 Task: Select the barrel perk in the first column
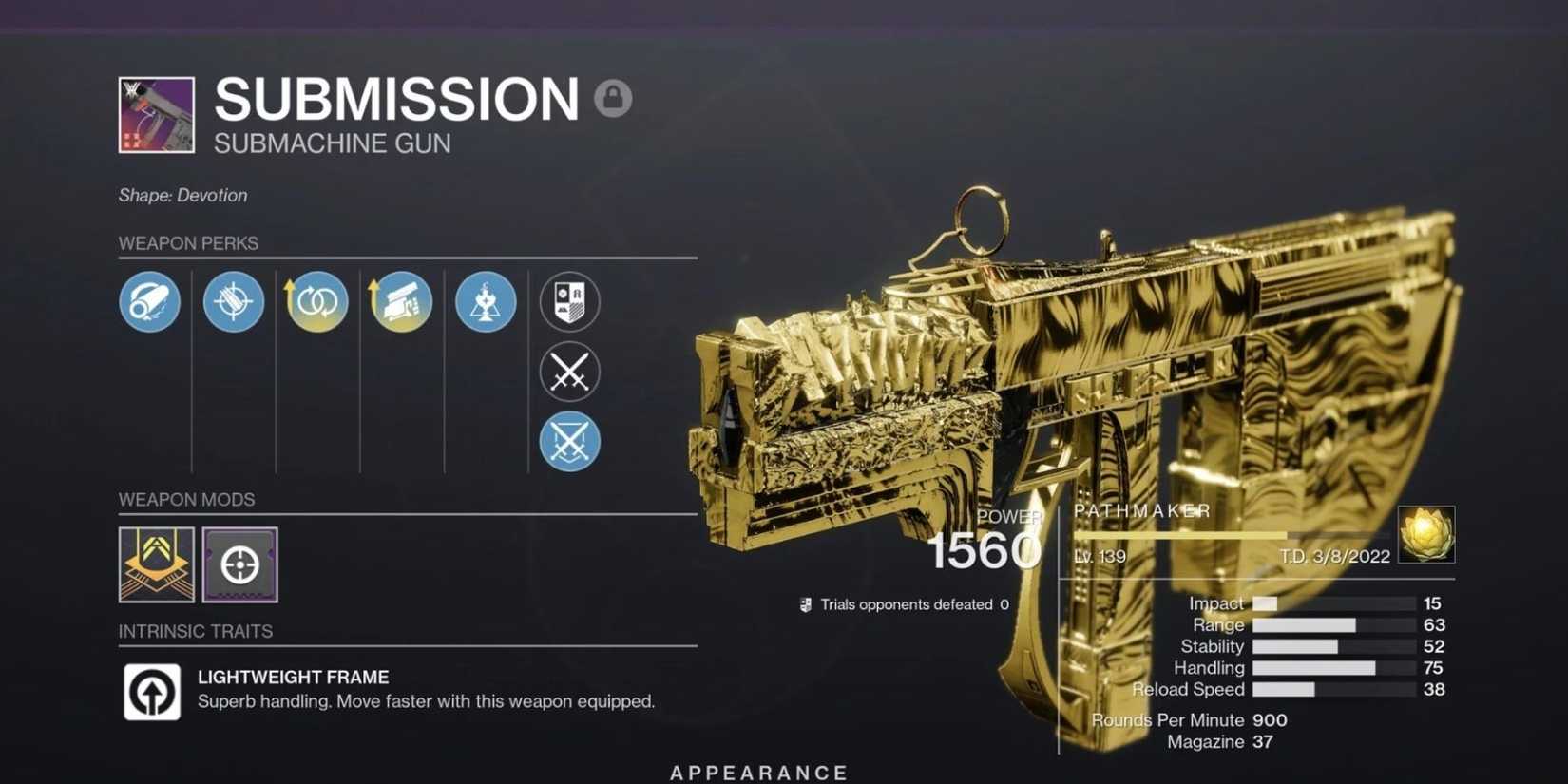(x=148, y=302)
